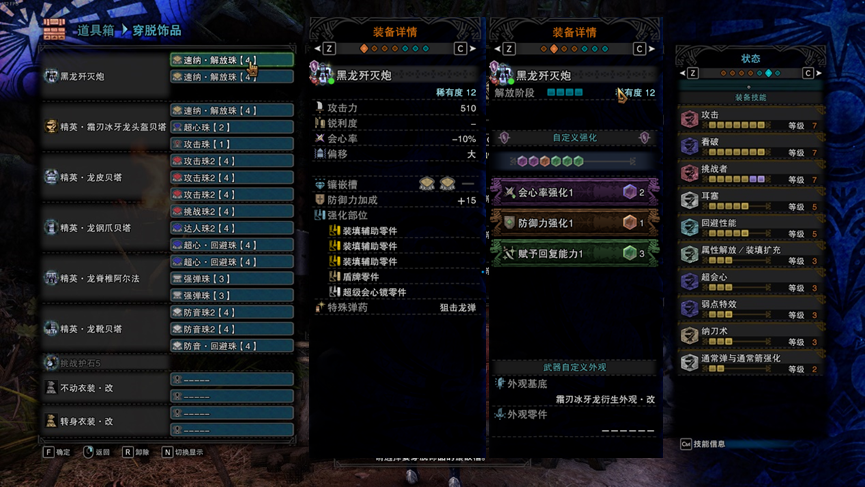
Task: Choose the 精英·龙靴贝塔 boots row
Action: click(105, 328)
